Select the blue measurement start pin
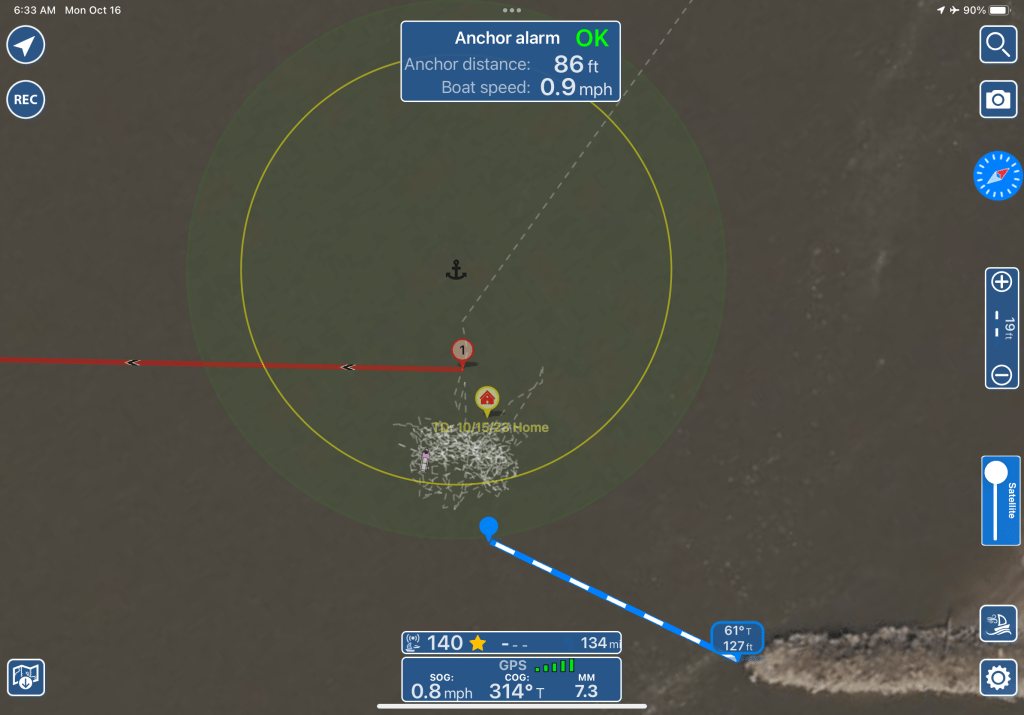 [x=488, y=527]
